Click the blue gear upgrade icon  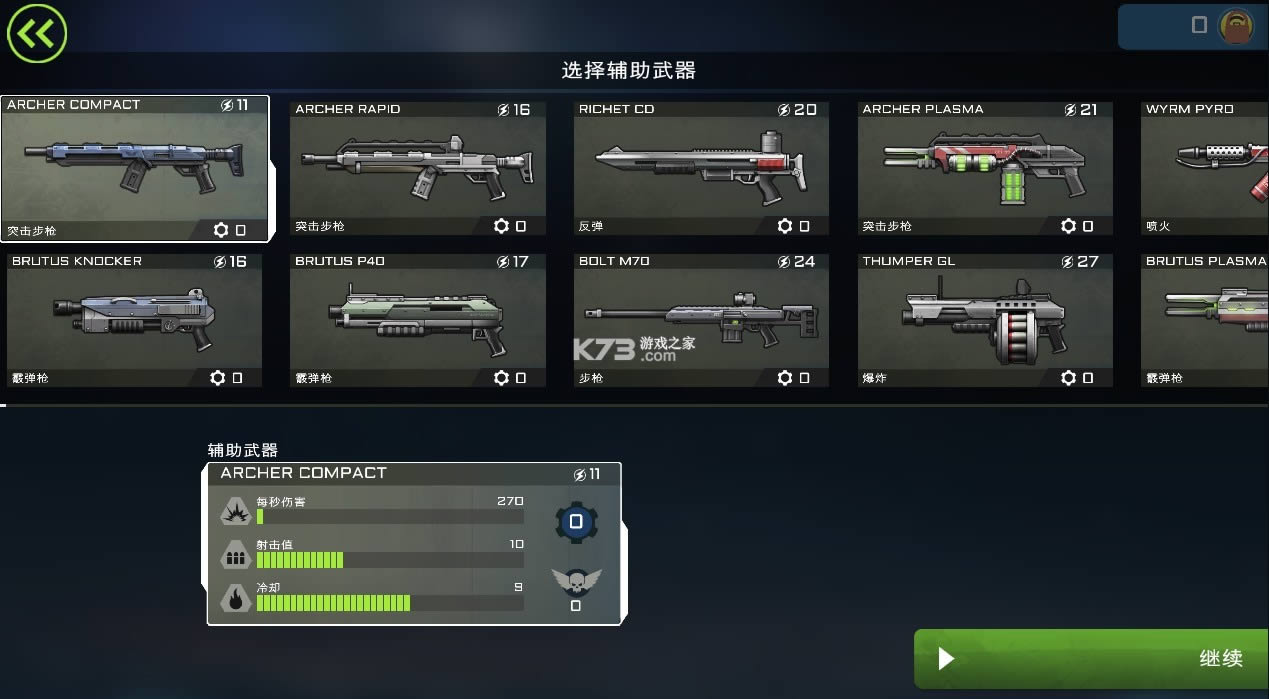[x=576, y=522]
